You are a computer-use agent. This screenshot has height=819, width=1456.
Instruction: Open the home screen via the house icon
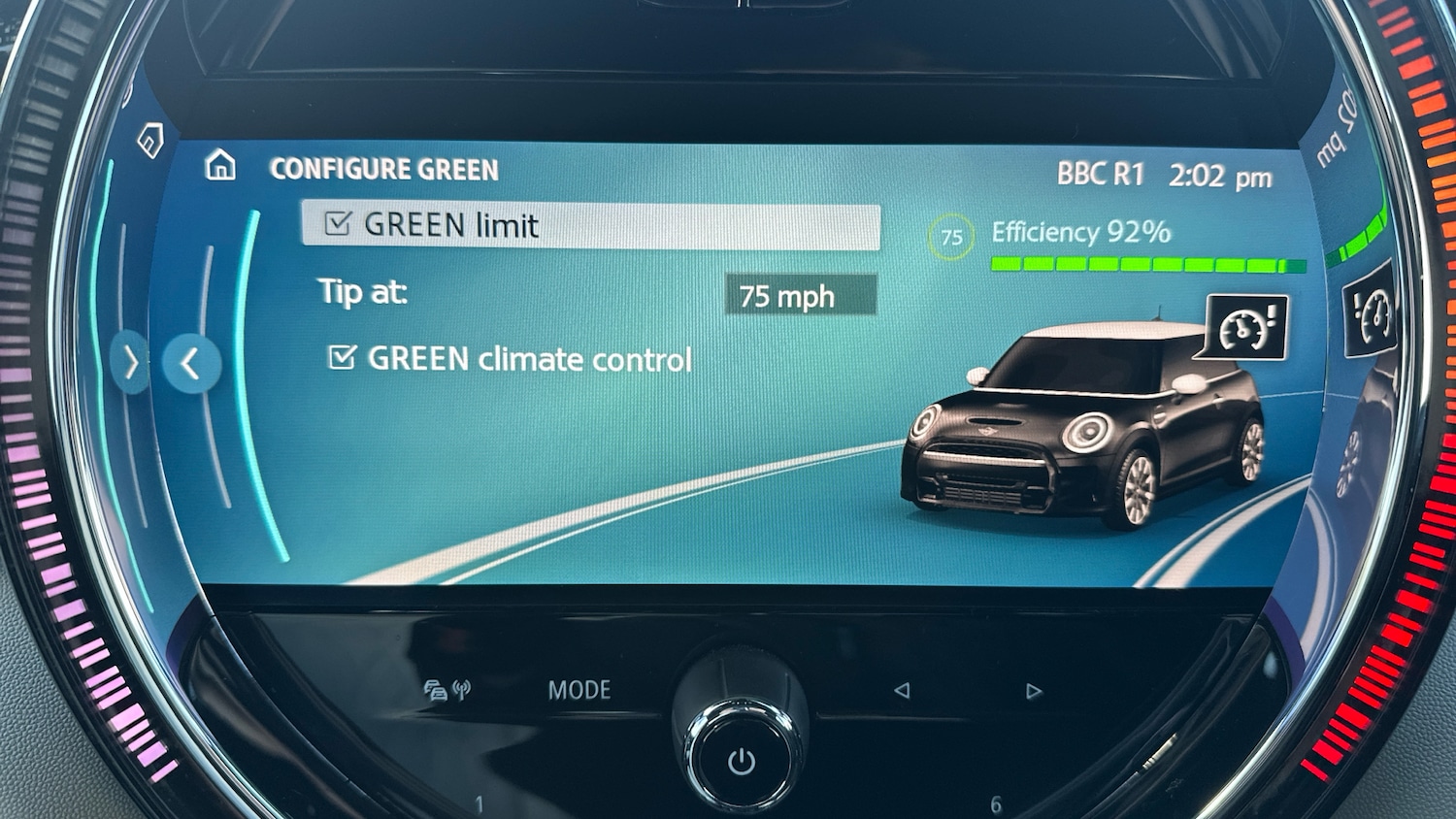[221, 167]
